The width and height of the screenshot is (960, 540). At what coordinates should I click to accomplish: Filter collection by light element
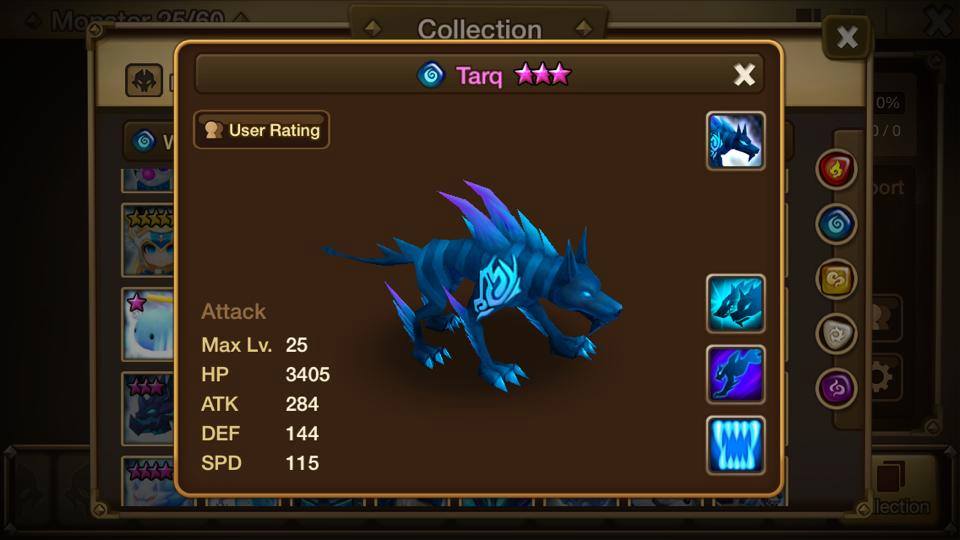[x=836, y=334]
